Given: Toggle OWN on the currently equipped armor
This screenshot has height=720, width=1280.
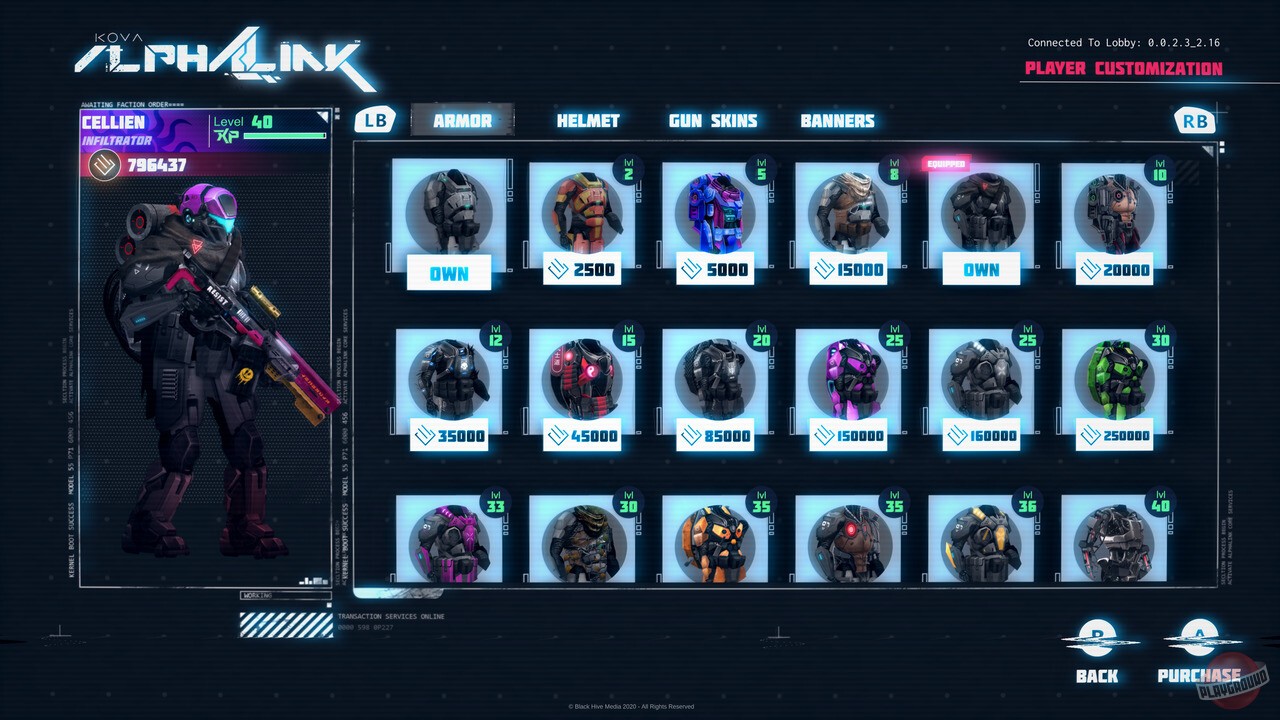Looking at the screenshot, I should click(982, 268).
